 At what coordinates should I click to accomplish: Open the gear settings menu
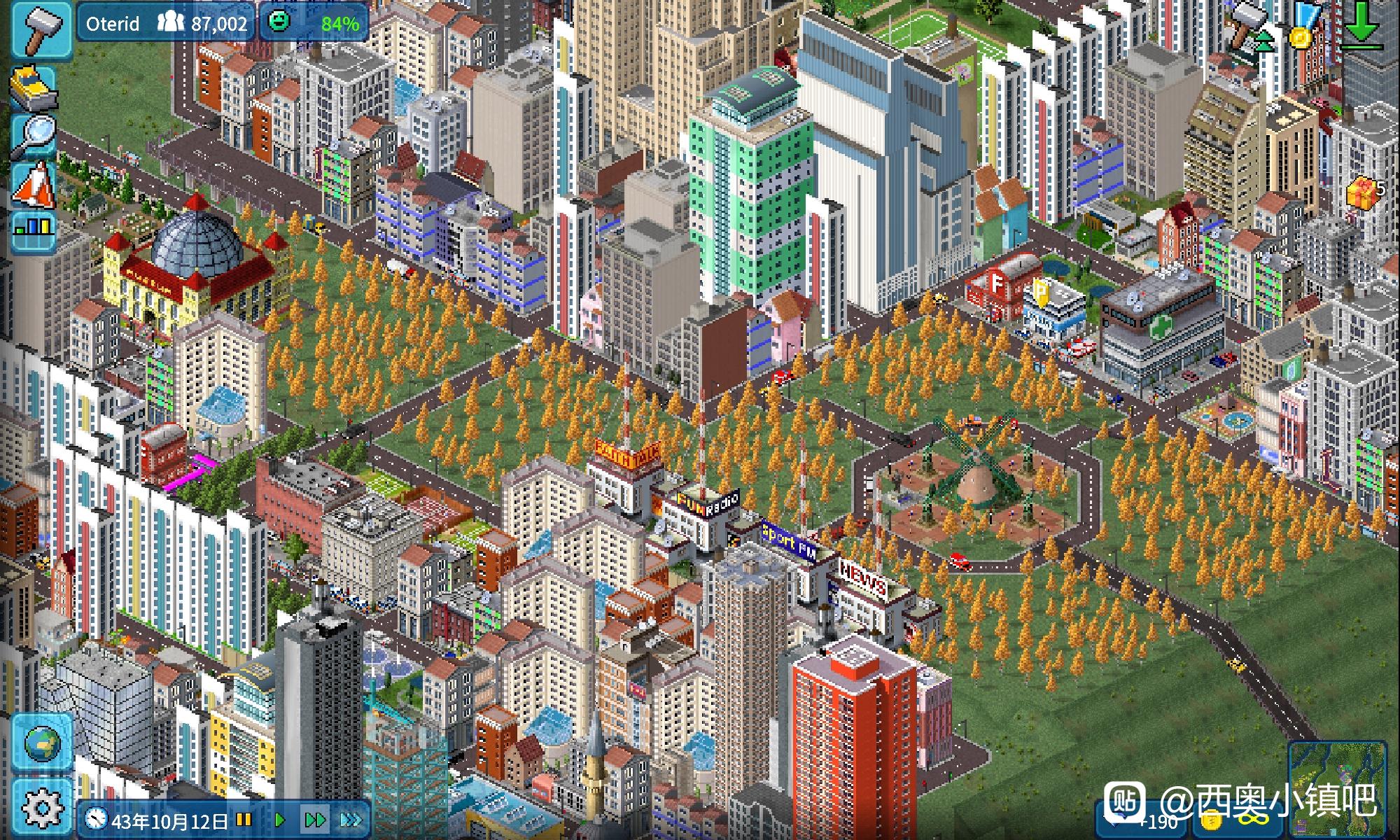pos(42,808)
